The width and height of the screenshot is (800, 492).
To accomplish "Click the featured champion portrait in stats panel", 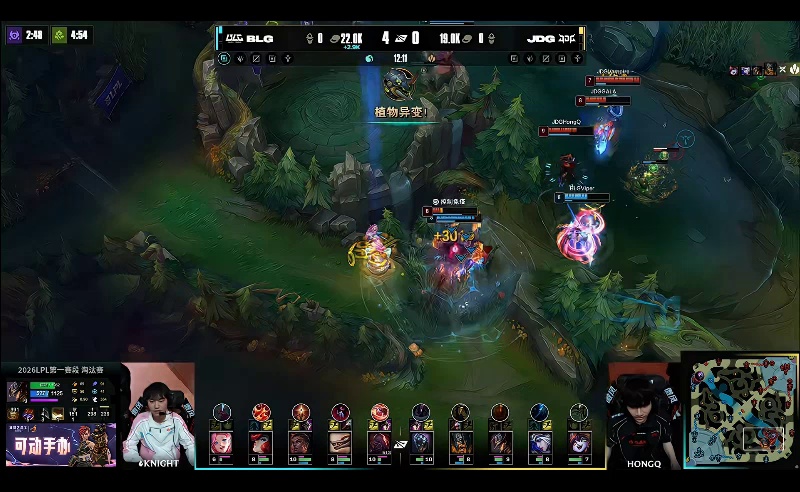I will pyautogui.click(x=17, y=391).
